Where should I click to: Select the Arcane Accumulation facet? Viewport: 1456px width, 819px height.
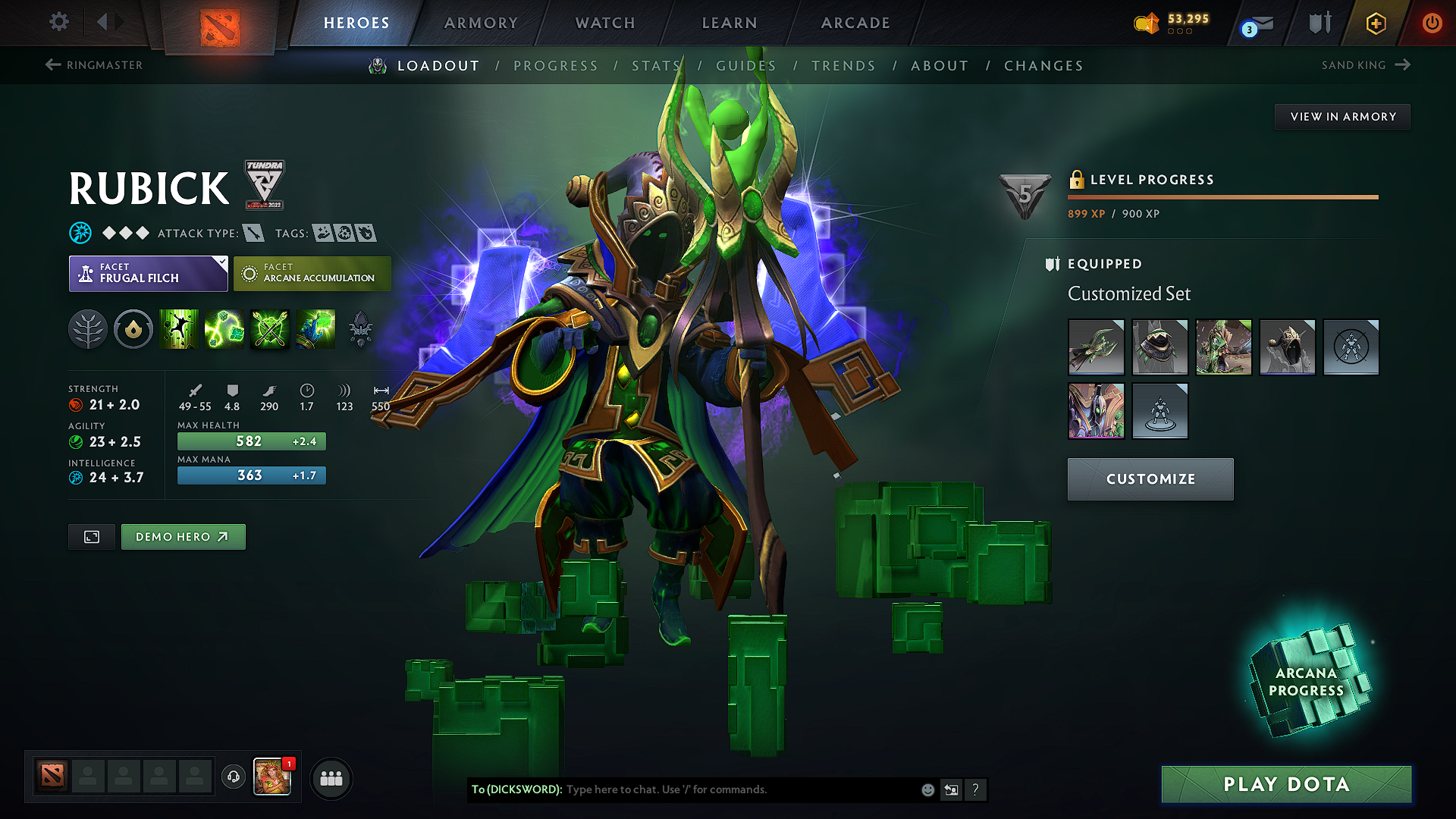tap(312, 273)
